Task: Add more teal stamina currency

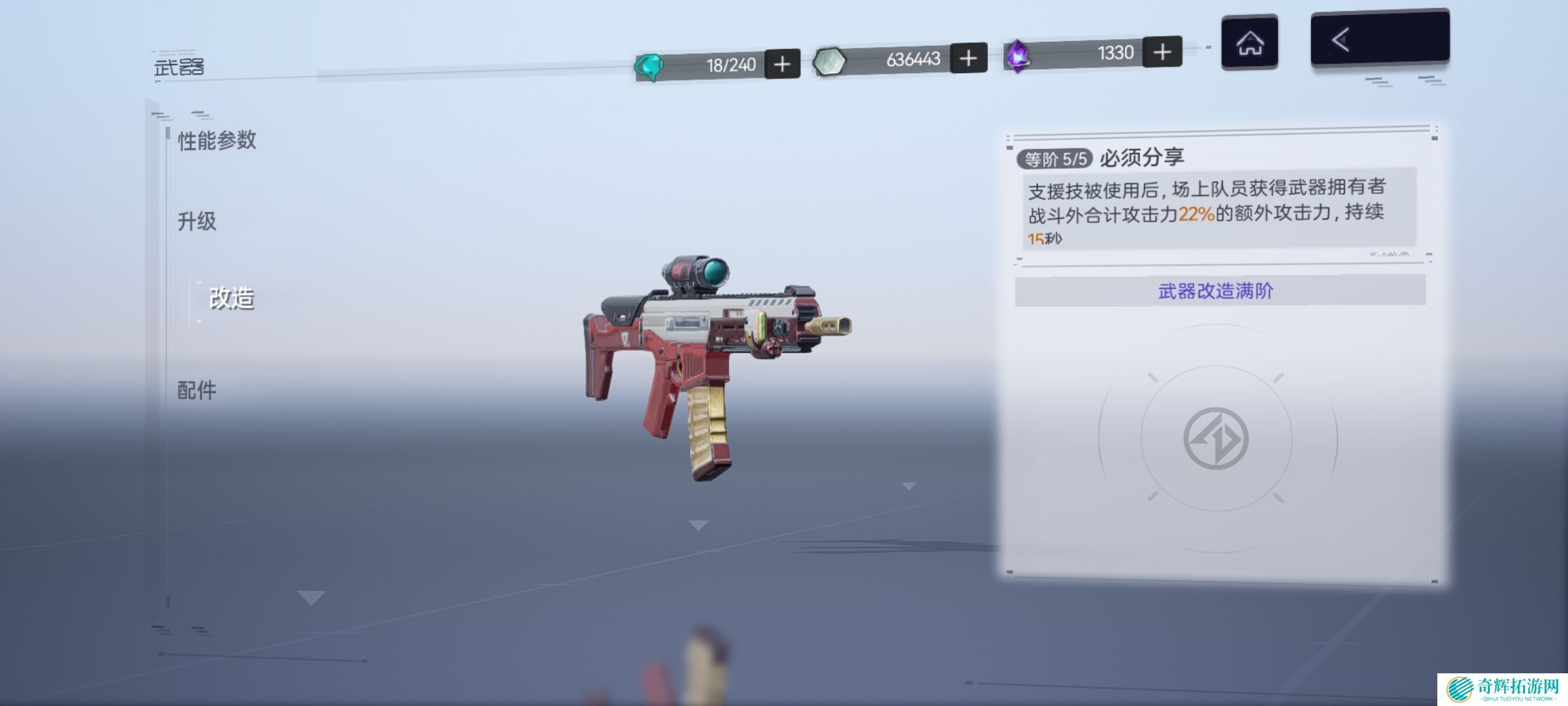Action: click(x=782, y=64)
